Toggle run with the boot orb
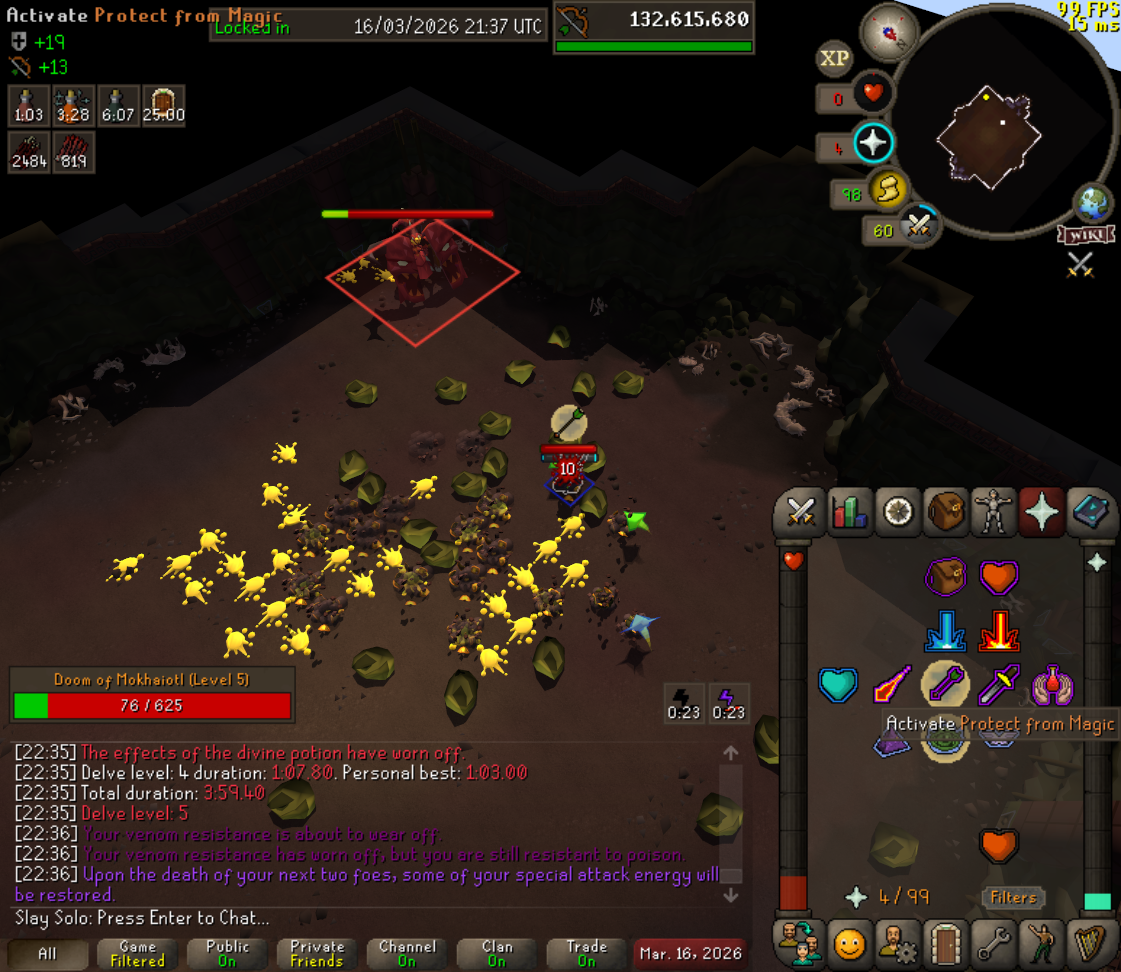Screen dimensions: 1121x972 (x=887, y=191)
